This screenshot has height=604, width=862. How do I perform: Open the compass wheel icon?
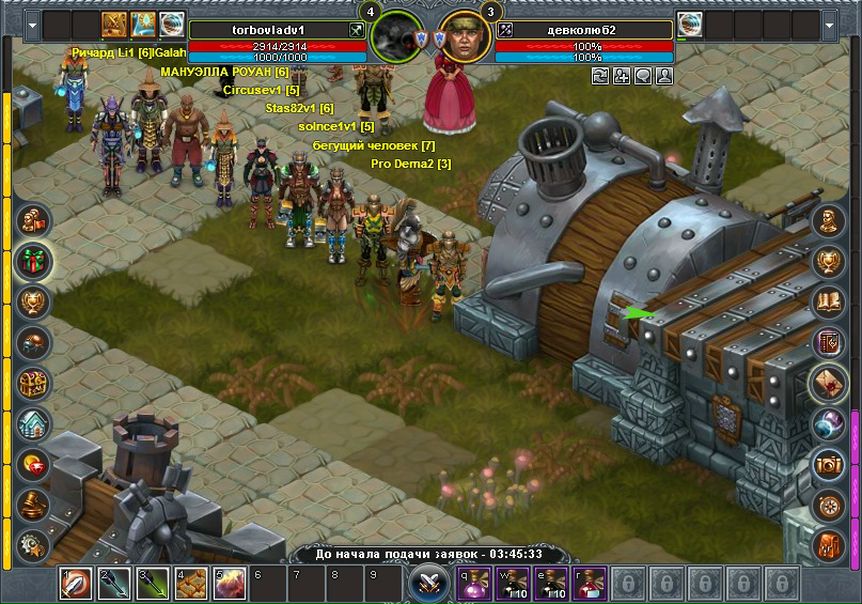(828, 503)
